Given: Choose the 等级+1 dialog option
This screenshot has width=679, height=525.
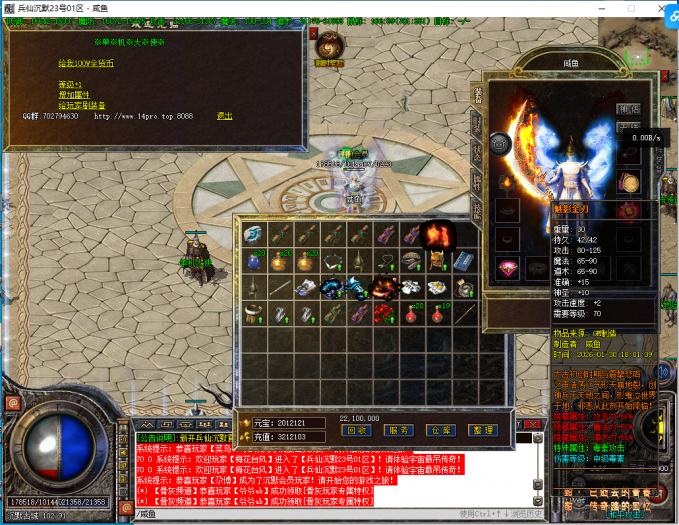Looking at the screenshot, I should click(x=67, y=84).
